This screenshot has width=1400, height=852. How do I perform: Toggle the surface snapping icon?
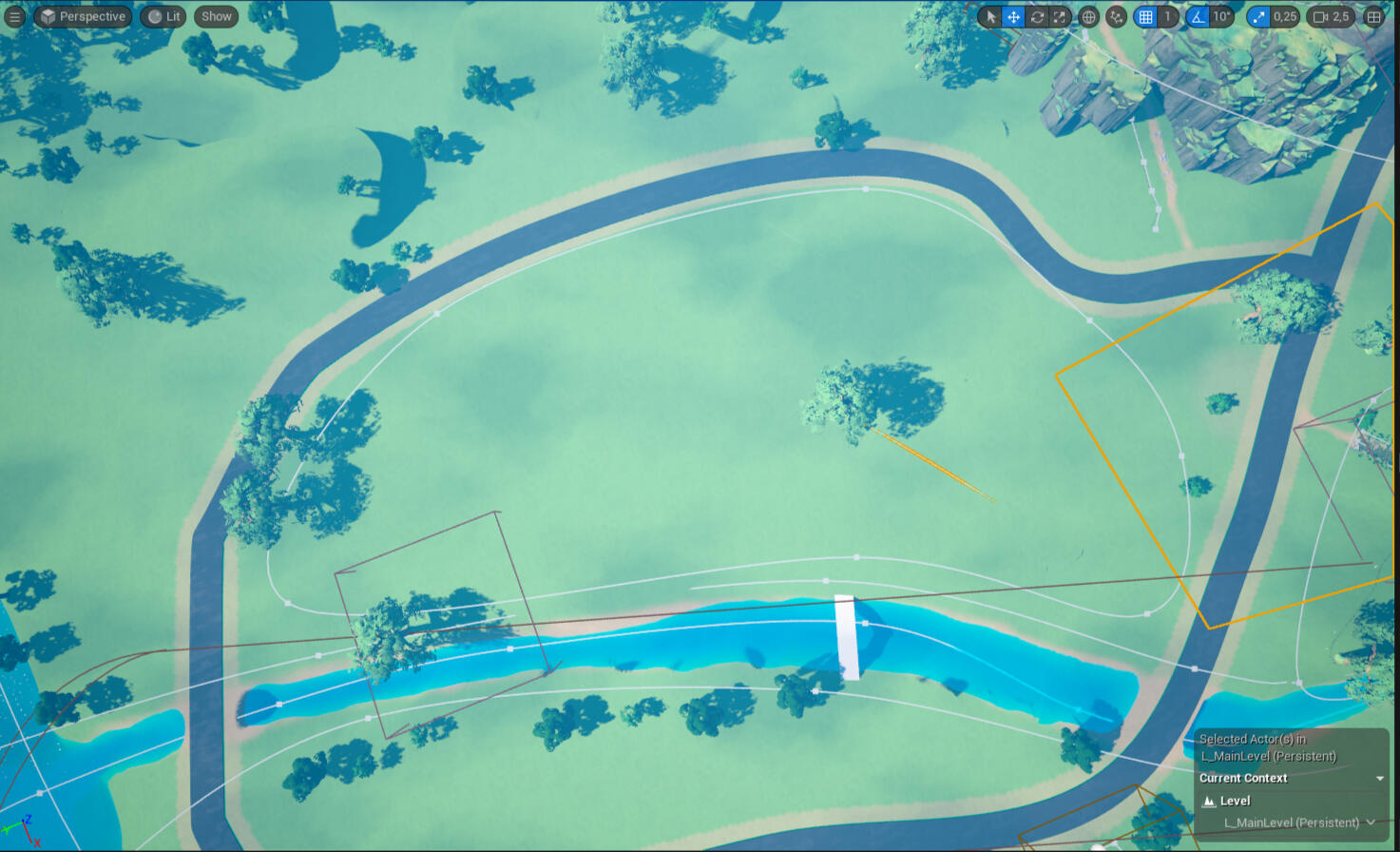[1117, 16]
